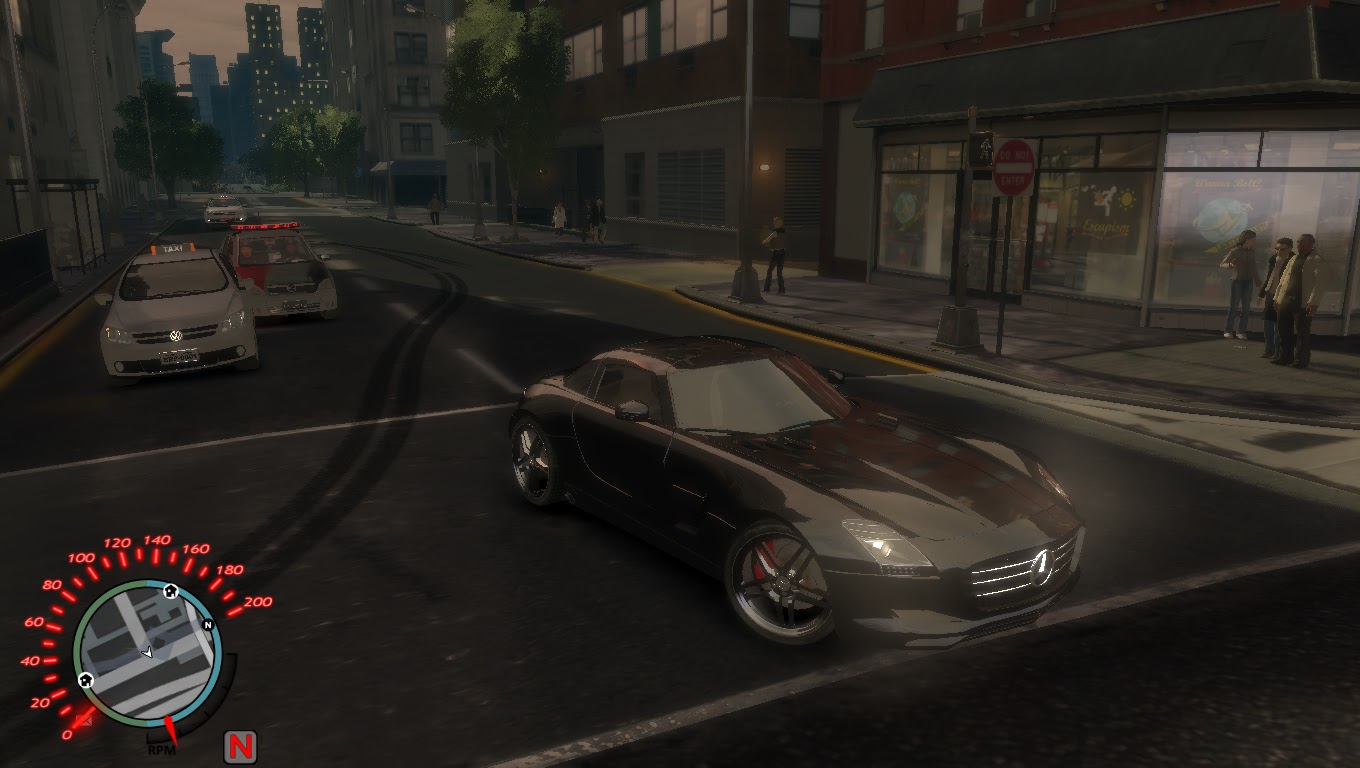Open the Do Not Enter sign plate
This screenshot has width=1360, height=768.
click(1014, 167)
